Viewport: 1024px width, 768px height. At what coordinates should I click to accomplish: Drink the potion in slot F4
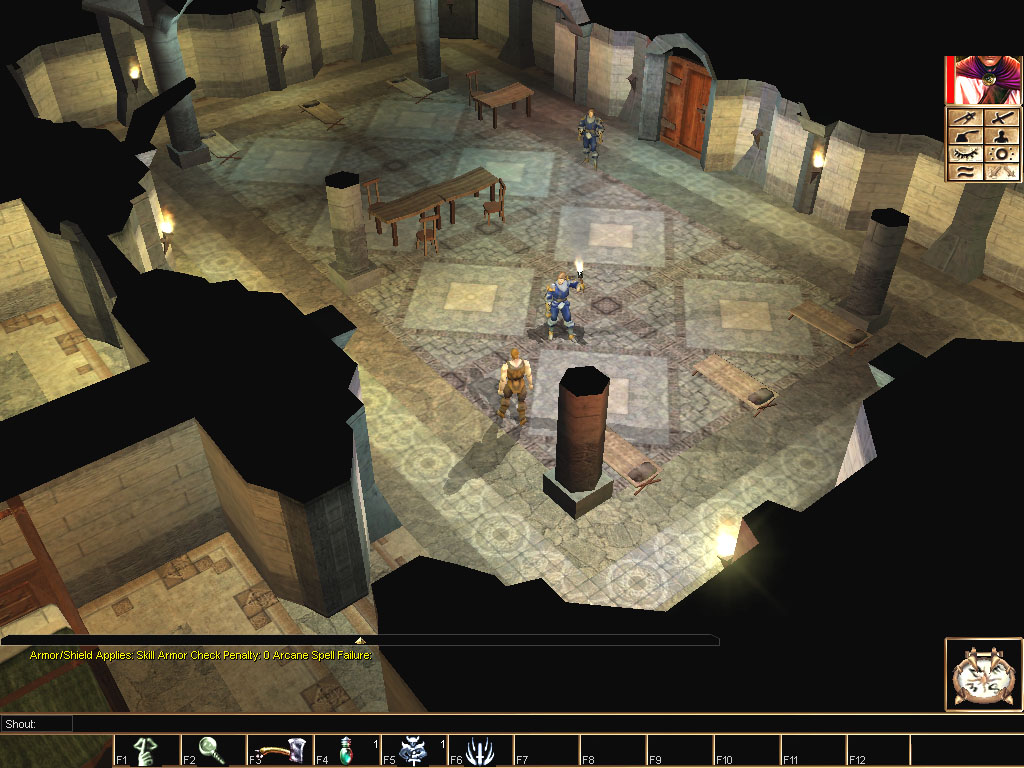tap(346, 751)
